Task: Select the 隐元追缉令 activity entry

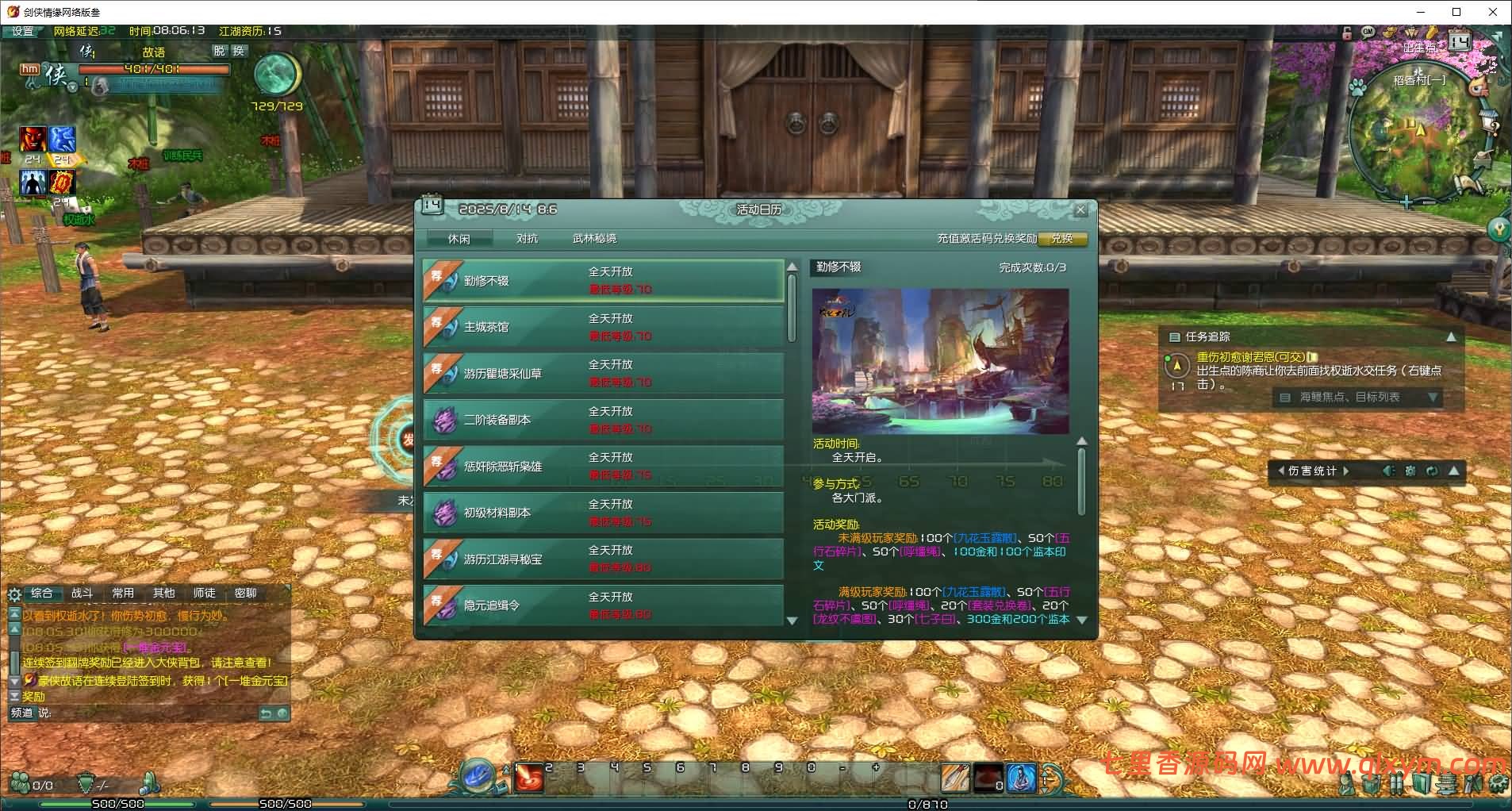Action: coord(603,605)
